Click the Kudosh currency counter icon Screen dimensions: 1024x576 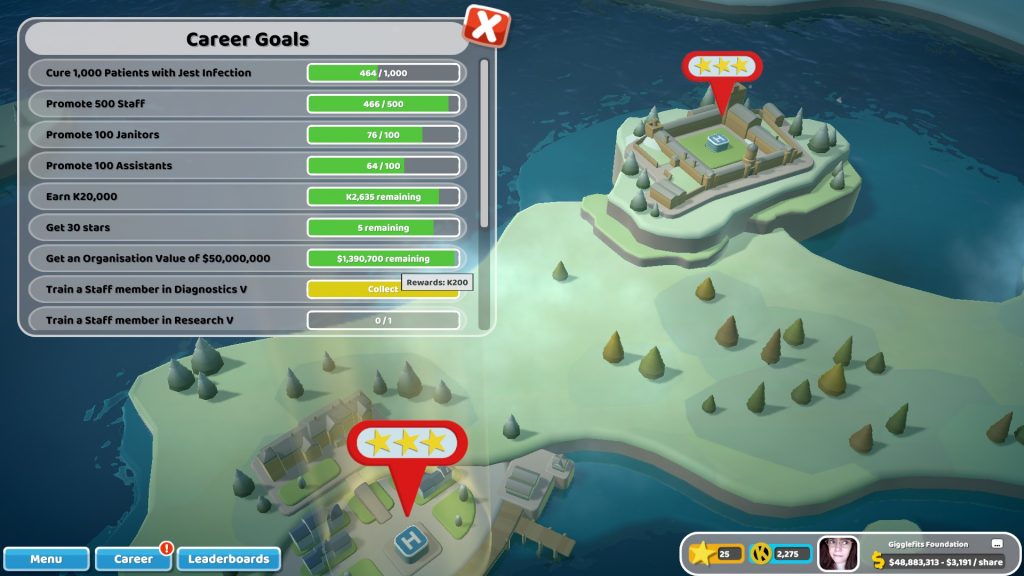click(x=760, y=553)
